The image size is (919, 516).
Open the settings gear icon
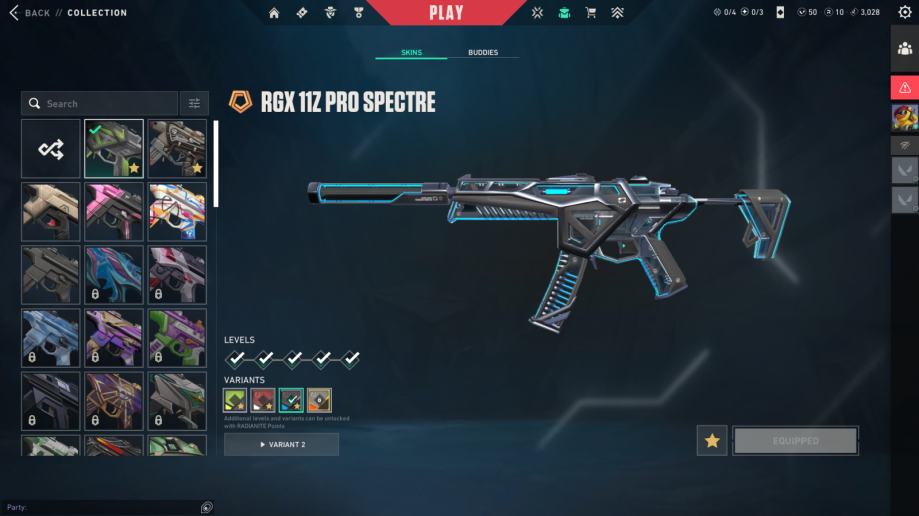905,13
